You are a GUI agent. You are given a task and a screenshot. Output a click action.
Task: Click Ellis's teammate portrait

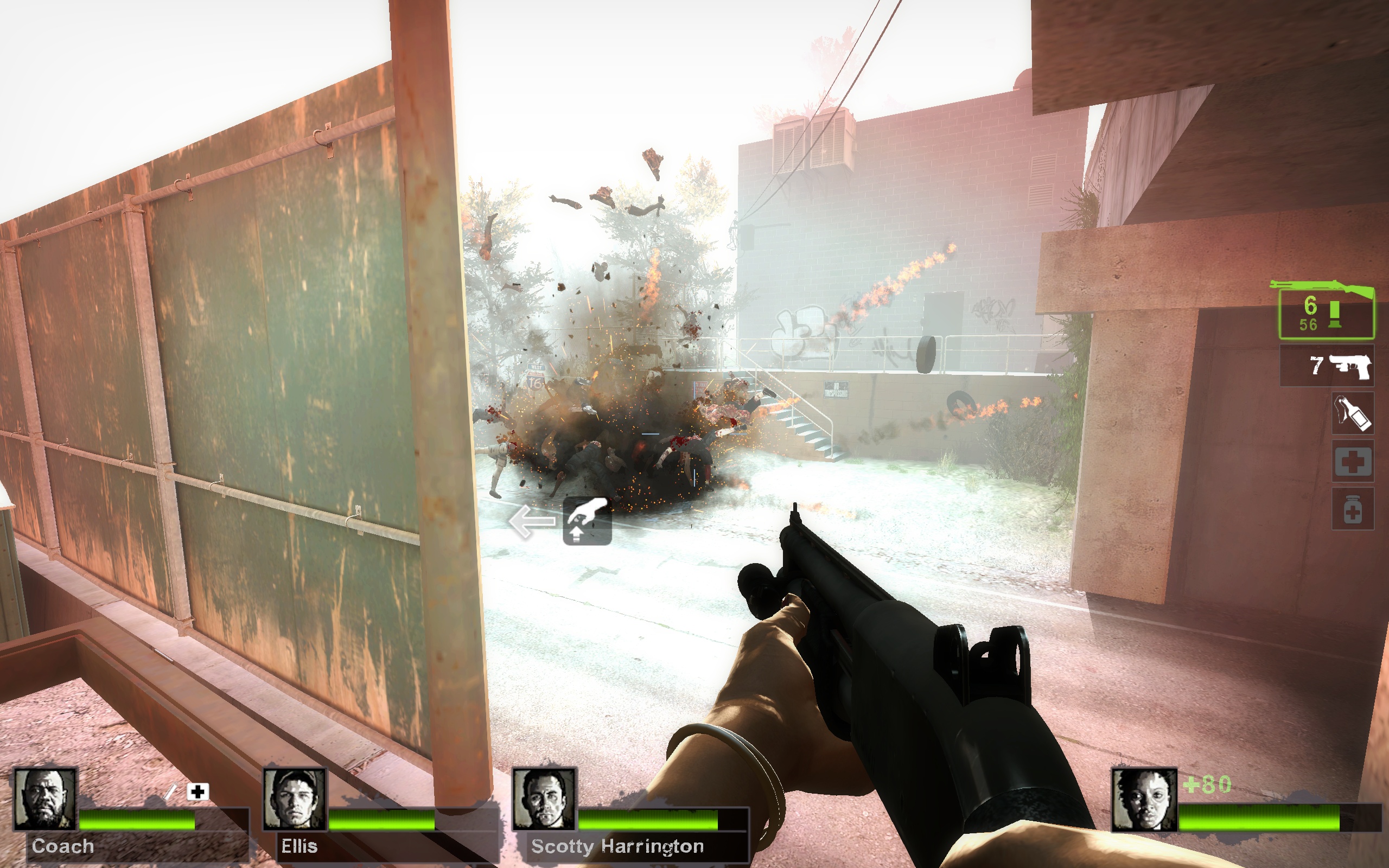pyautogui.click(x=295, y=799)
